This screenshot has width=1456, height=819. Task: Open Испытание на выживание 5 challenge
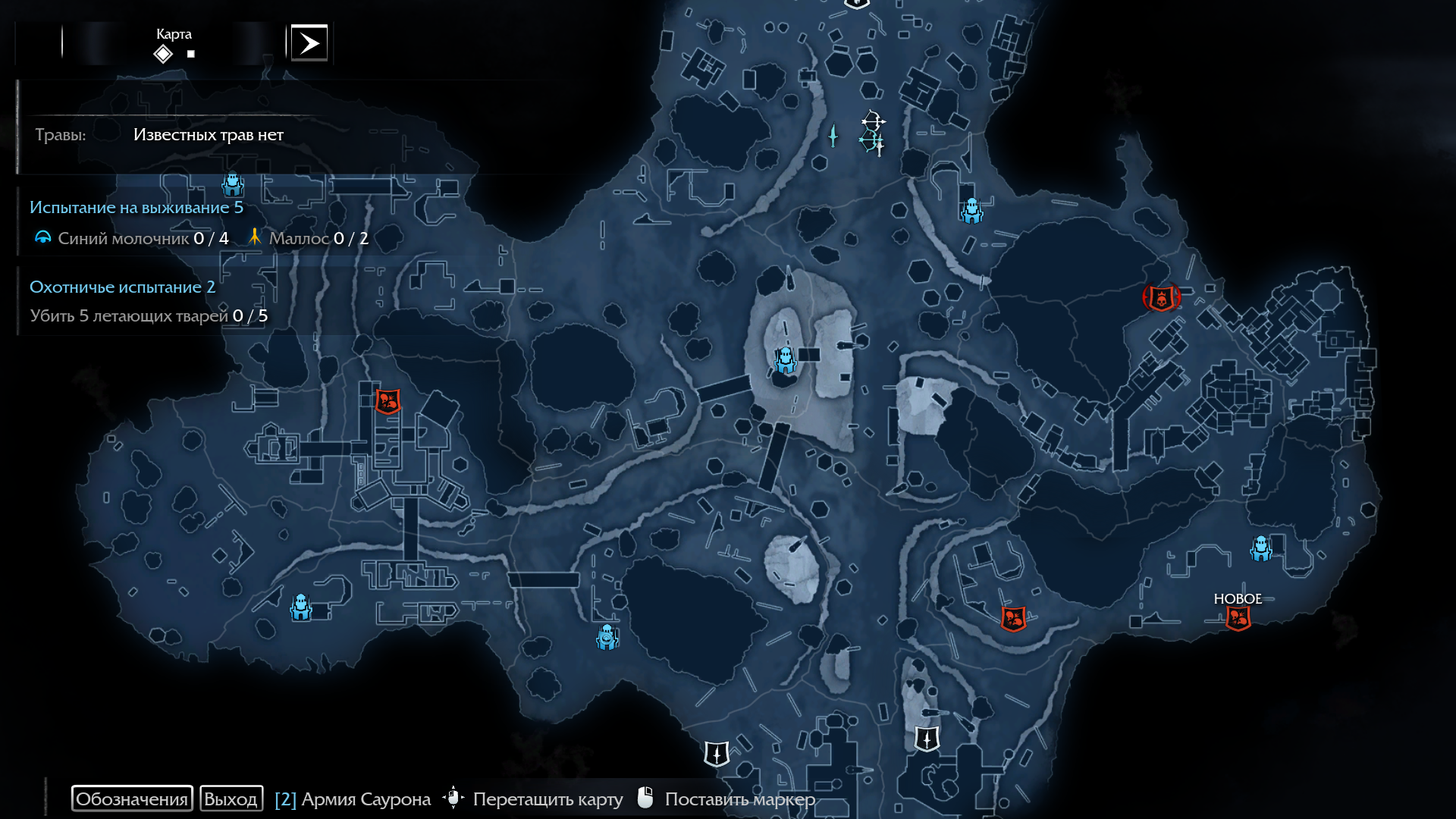[x=136, y=208]
